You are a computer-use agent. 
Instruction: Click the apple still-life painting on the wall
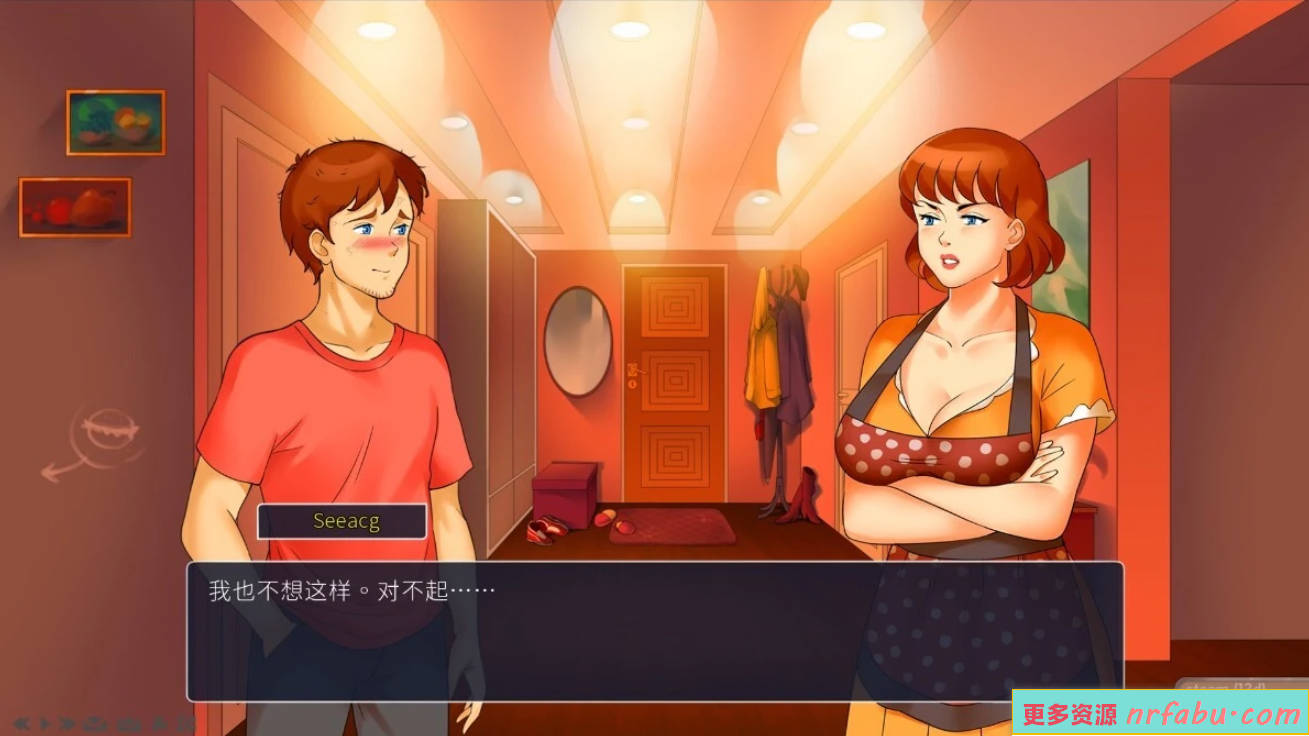coord(73,207)
